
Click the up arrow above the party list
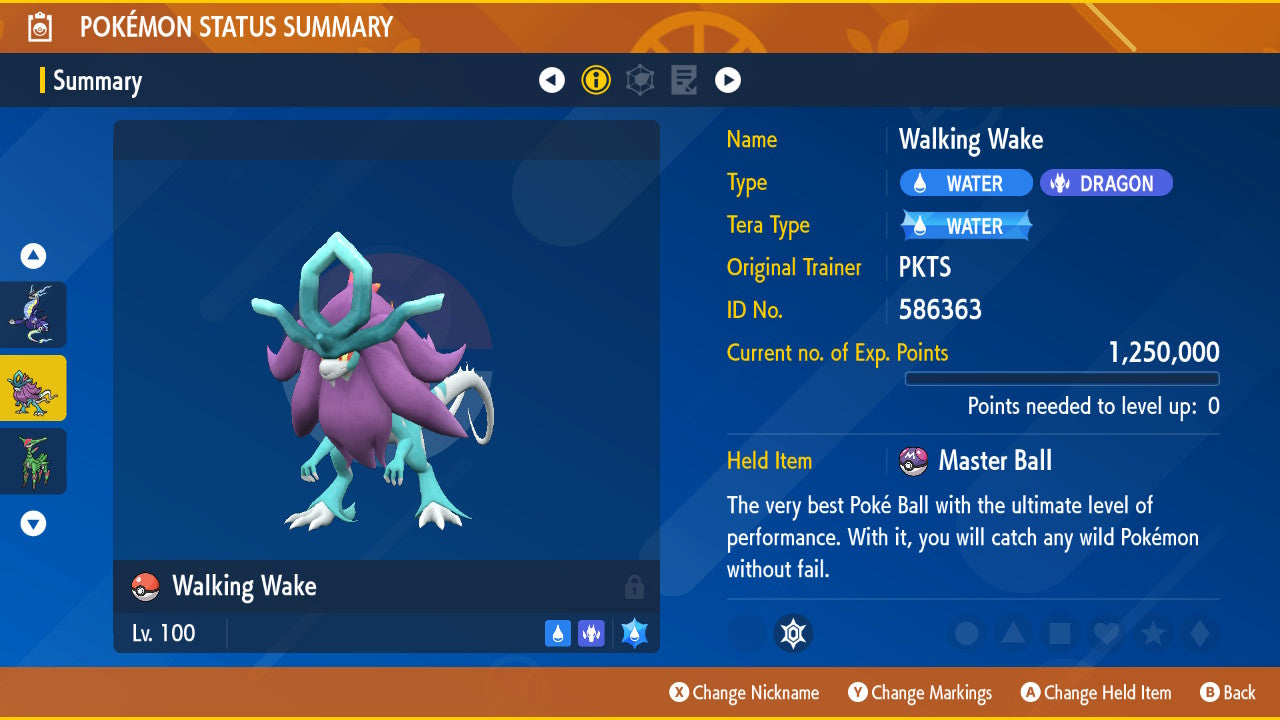[32, 255]
